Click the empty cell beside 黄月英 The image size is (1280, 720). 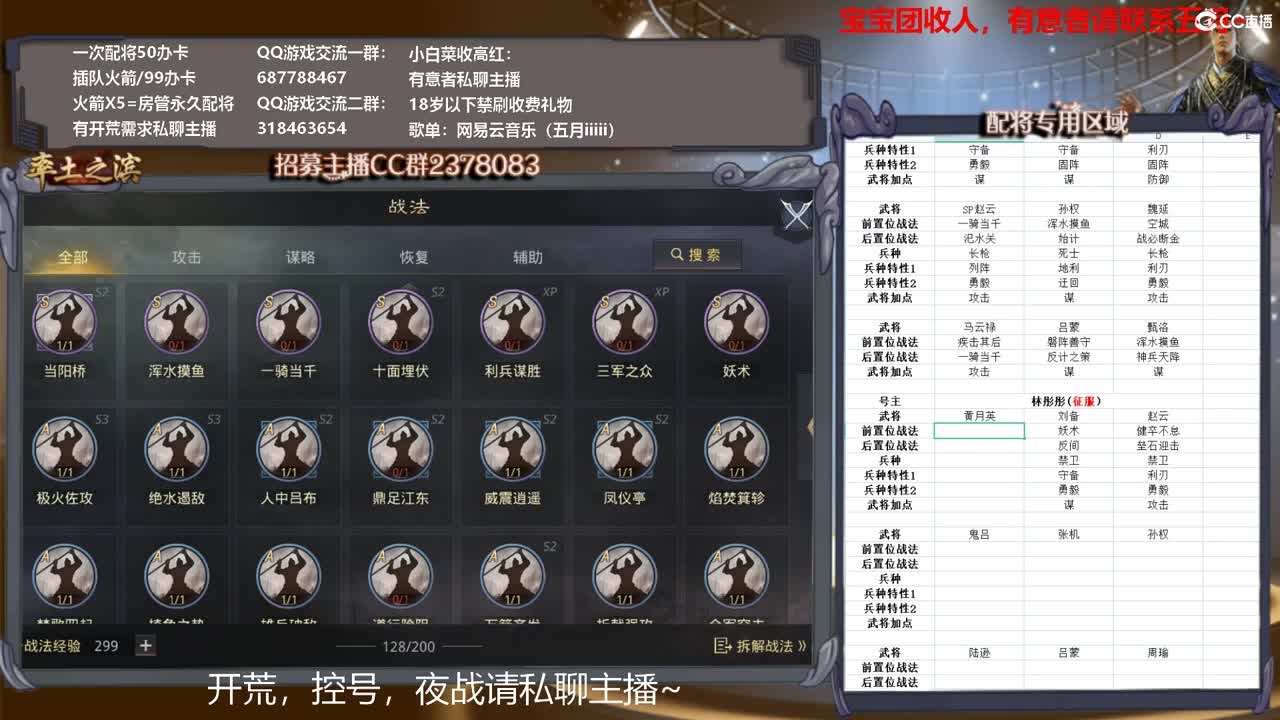click(x=978, y=432)
